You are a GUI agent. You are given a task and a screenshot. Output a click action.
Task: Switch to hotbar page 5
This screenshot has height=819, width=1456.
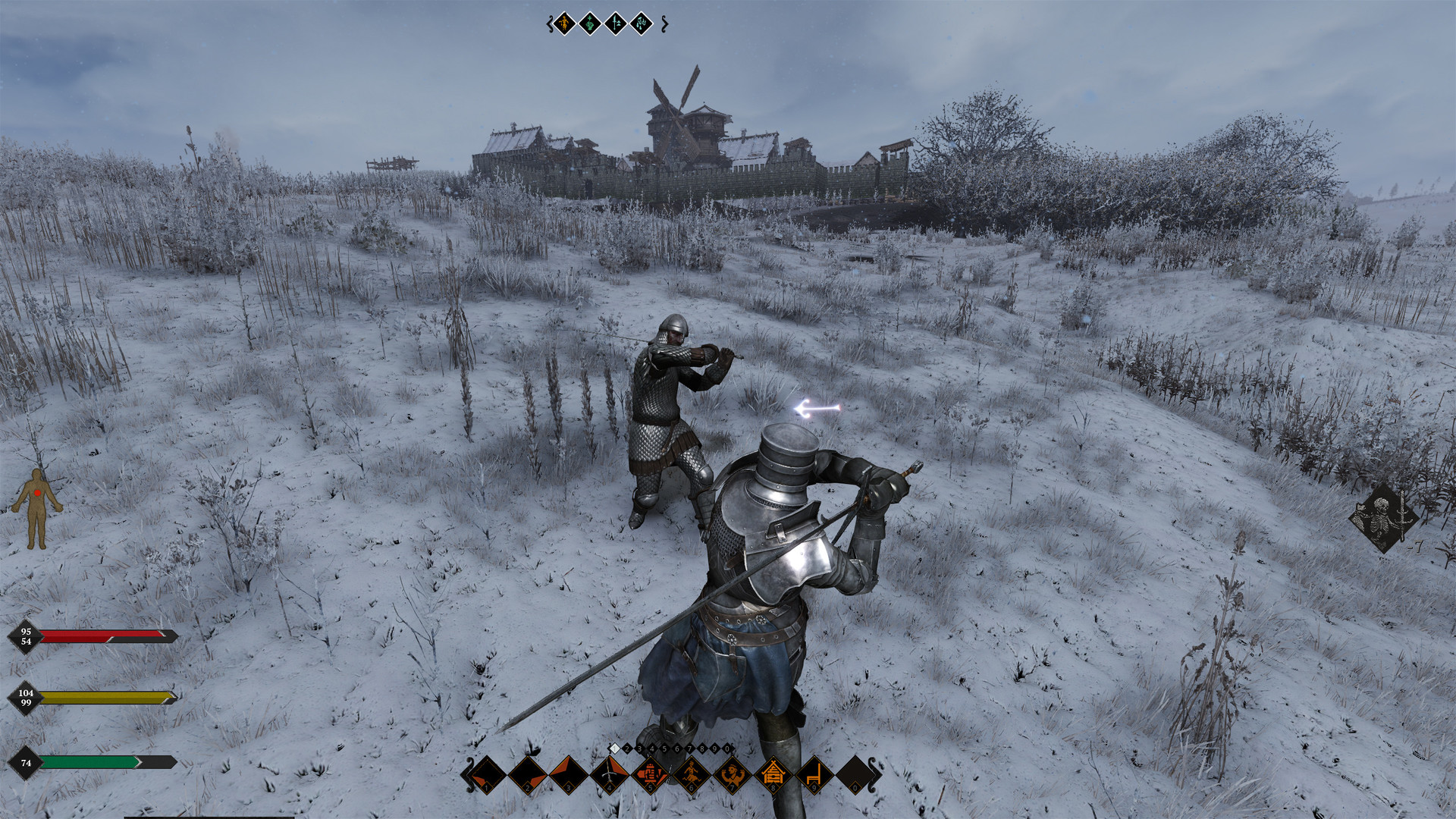click(x=664, y=748)
